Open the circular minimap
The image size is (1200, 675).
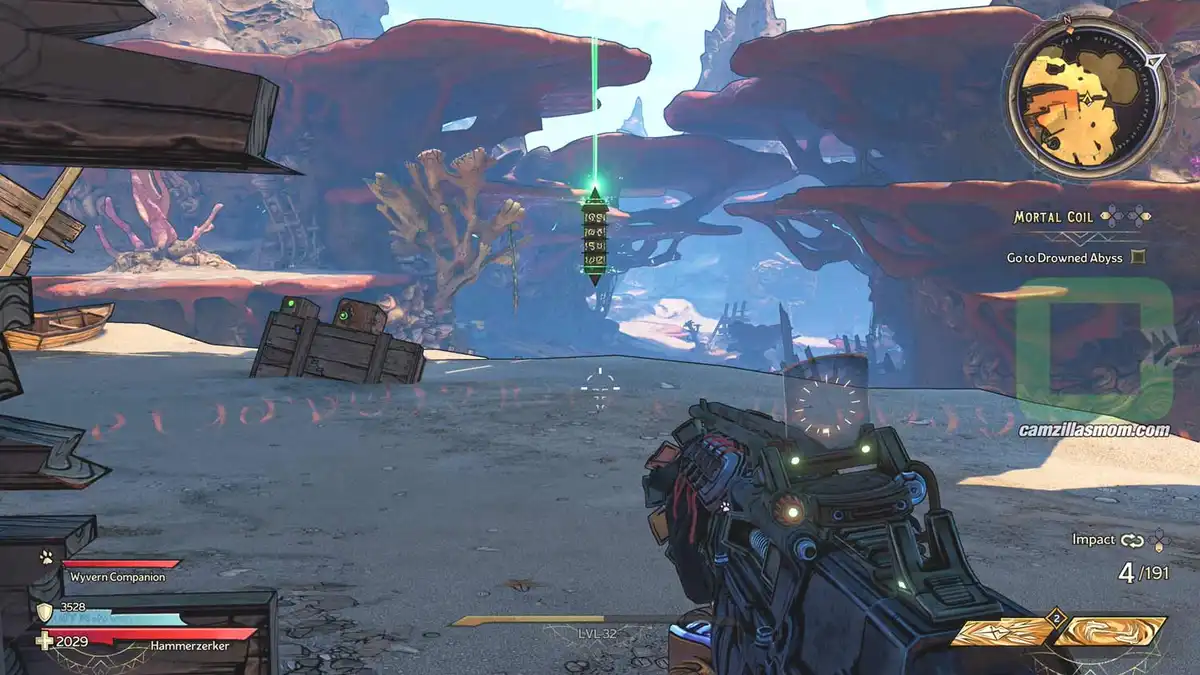click(x=1085, y=98)
